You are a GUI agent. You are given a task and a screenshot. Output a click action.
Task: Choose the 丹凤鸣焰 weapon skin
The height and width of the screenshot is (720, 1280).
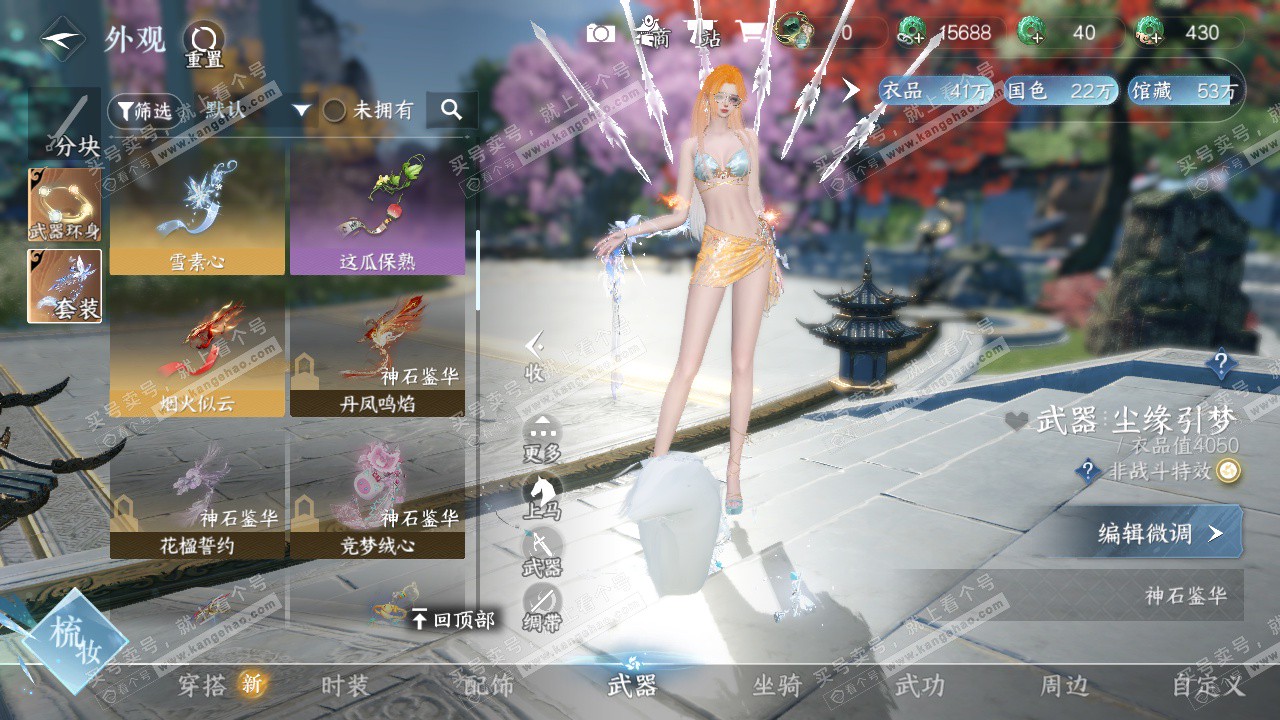click(x=377, y=355)
